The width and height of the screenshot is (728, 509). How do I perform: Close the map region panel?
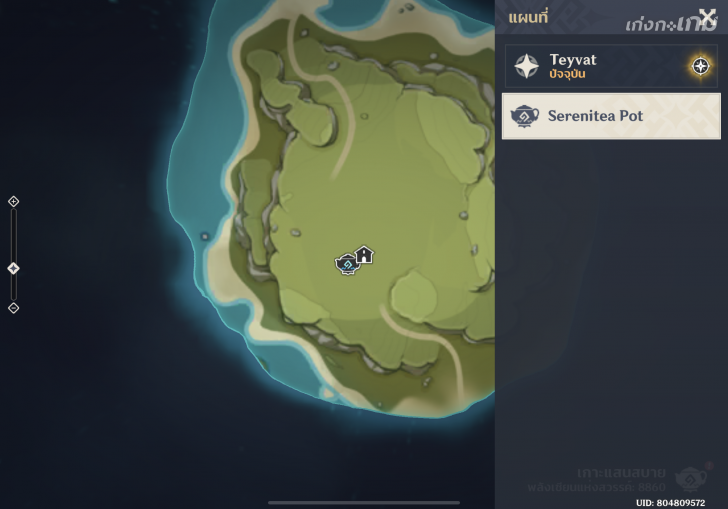pos(707,18)
